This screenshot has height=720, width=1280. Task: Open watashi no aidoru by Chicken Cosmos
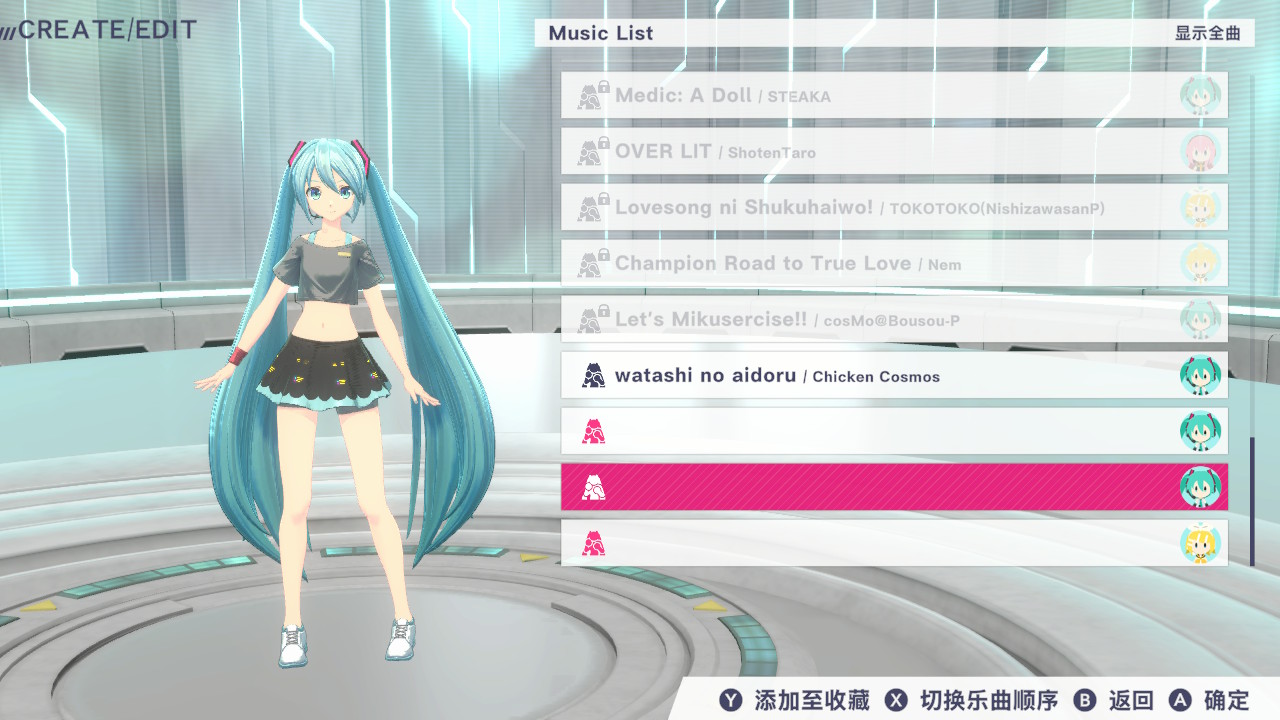[x=893, y=376]
